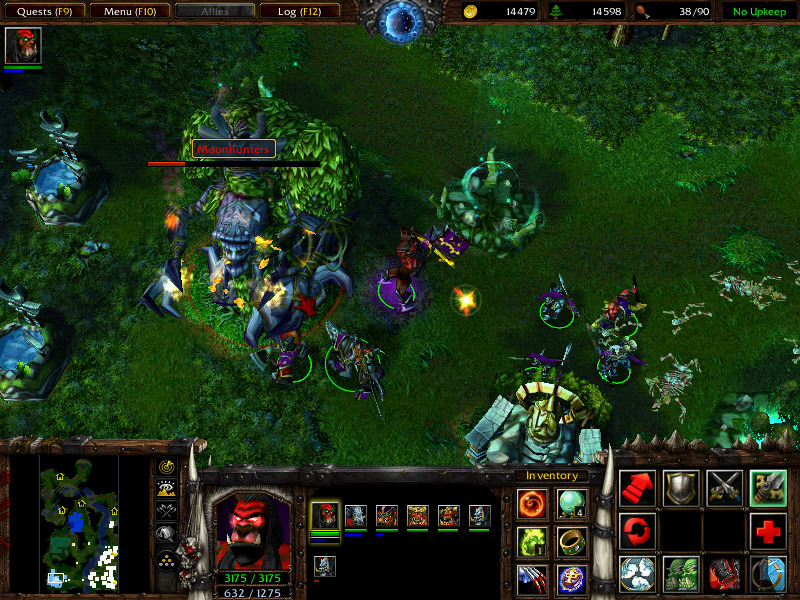Select the gold ring inventory item
Viewport: 800px width, 600px height.
pos(572,541)
